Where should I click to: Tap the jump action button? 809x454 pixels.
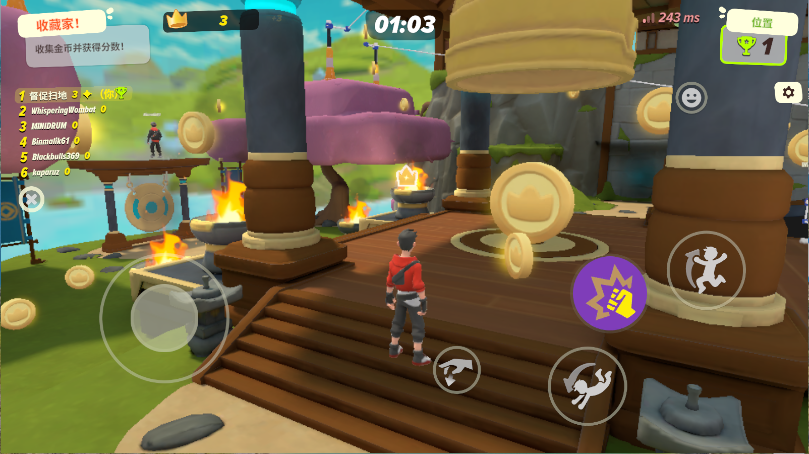pyautogui.click(x=706, y=269)
